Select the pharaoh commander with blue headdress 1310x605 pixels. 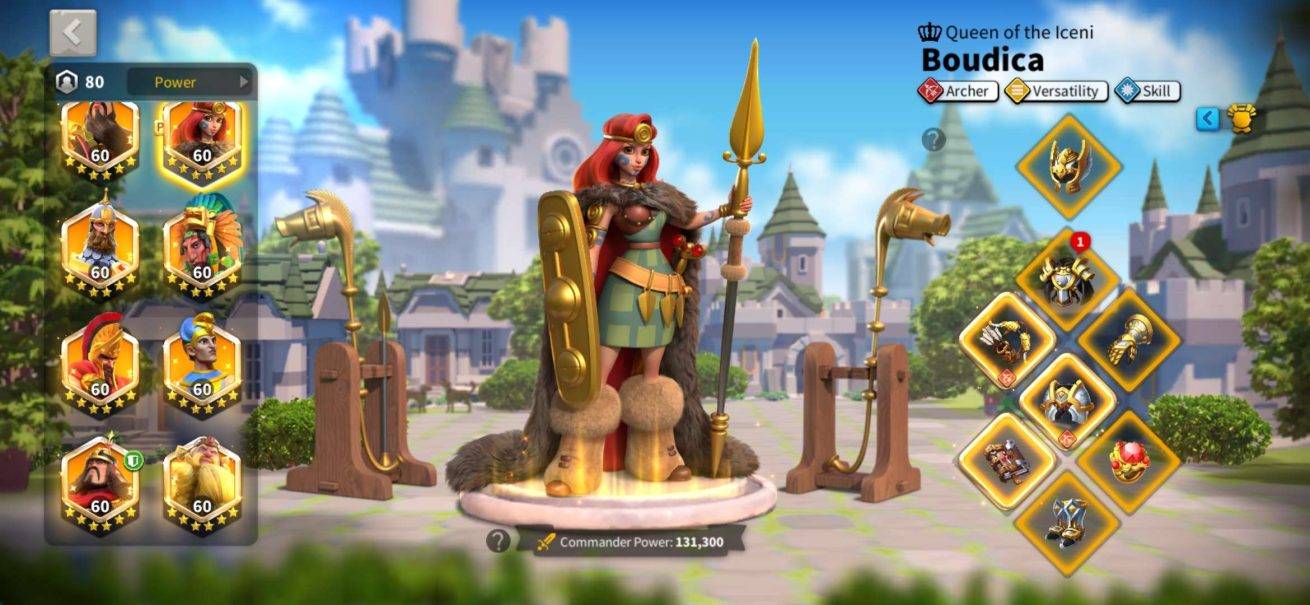coord(201,368)
